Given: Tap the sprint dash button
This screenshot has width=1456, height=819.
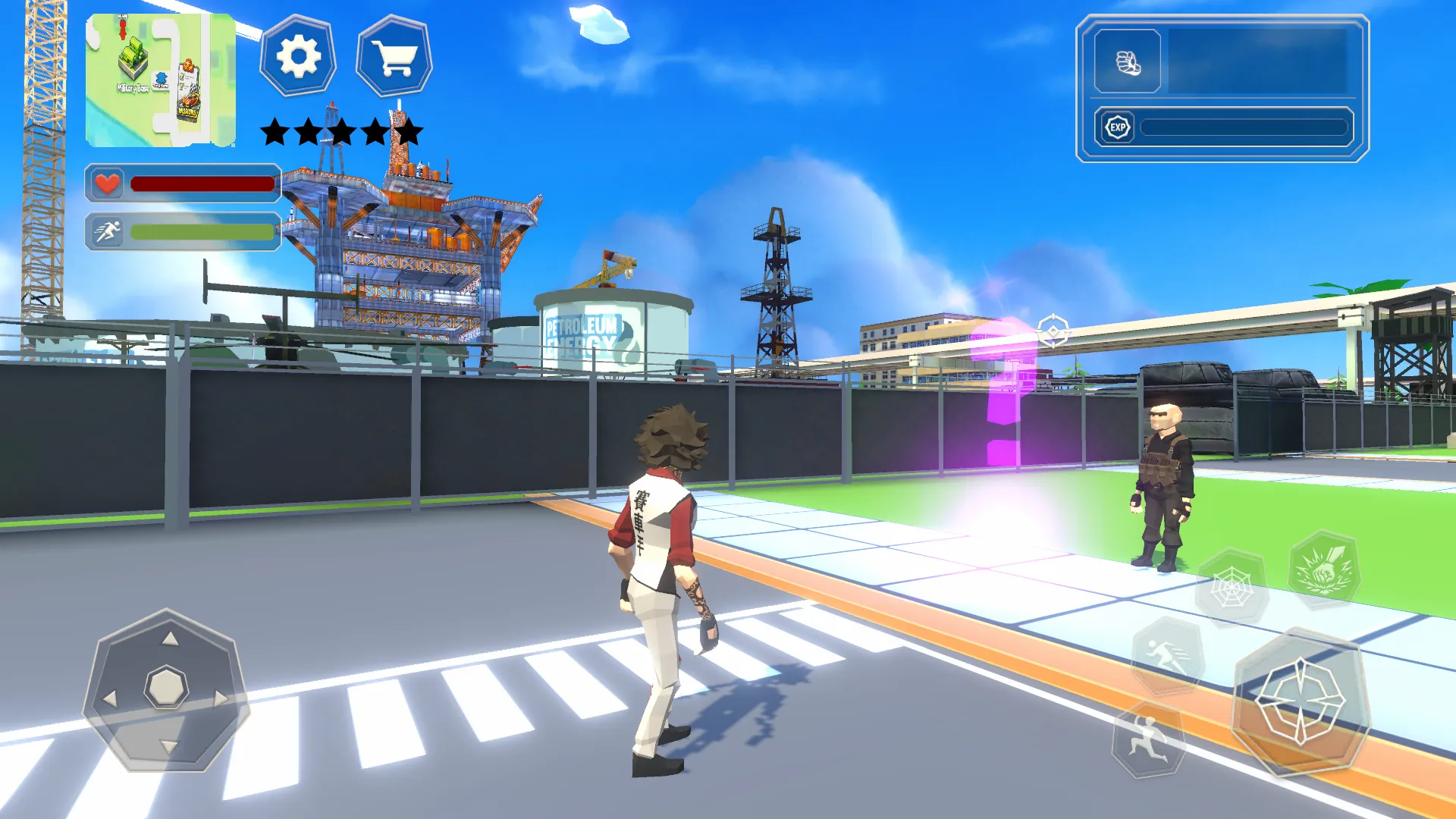Looking at the screenshot, I should (x=1167, y=654).
